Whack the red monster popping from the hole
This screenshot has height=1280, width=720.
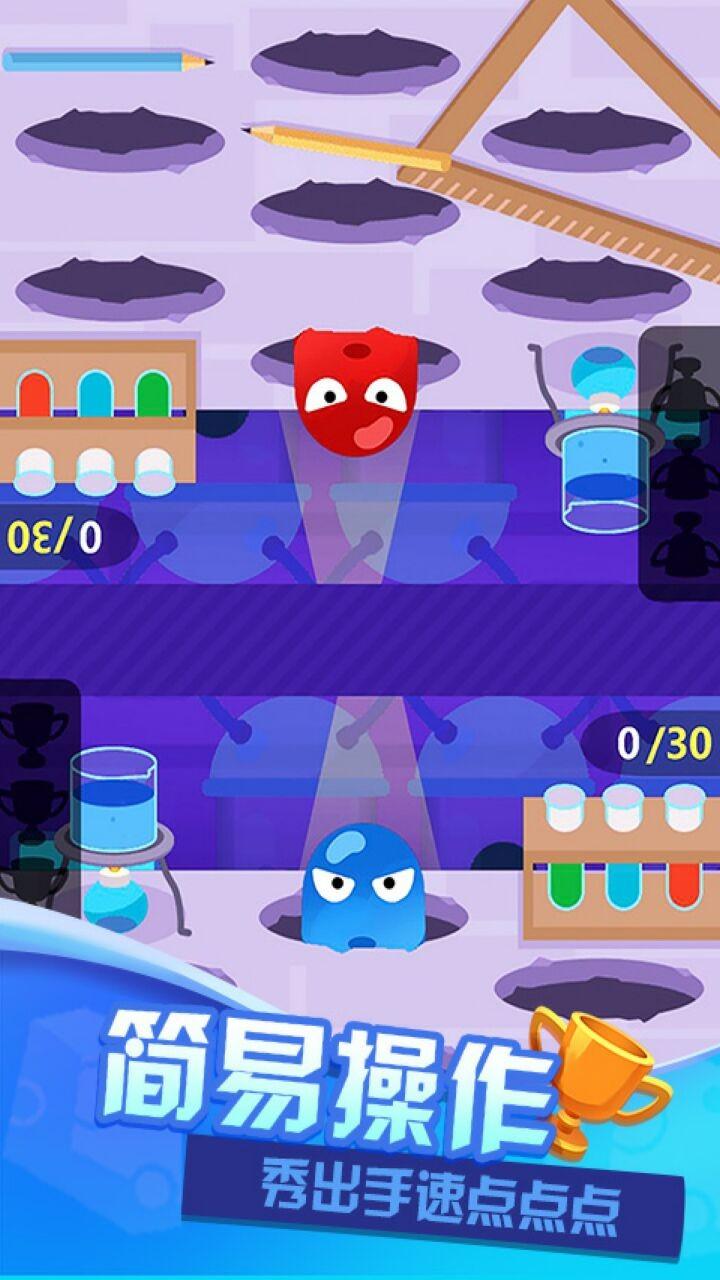(x=355, y=391)
